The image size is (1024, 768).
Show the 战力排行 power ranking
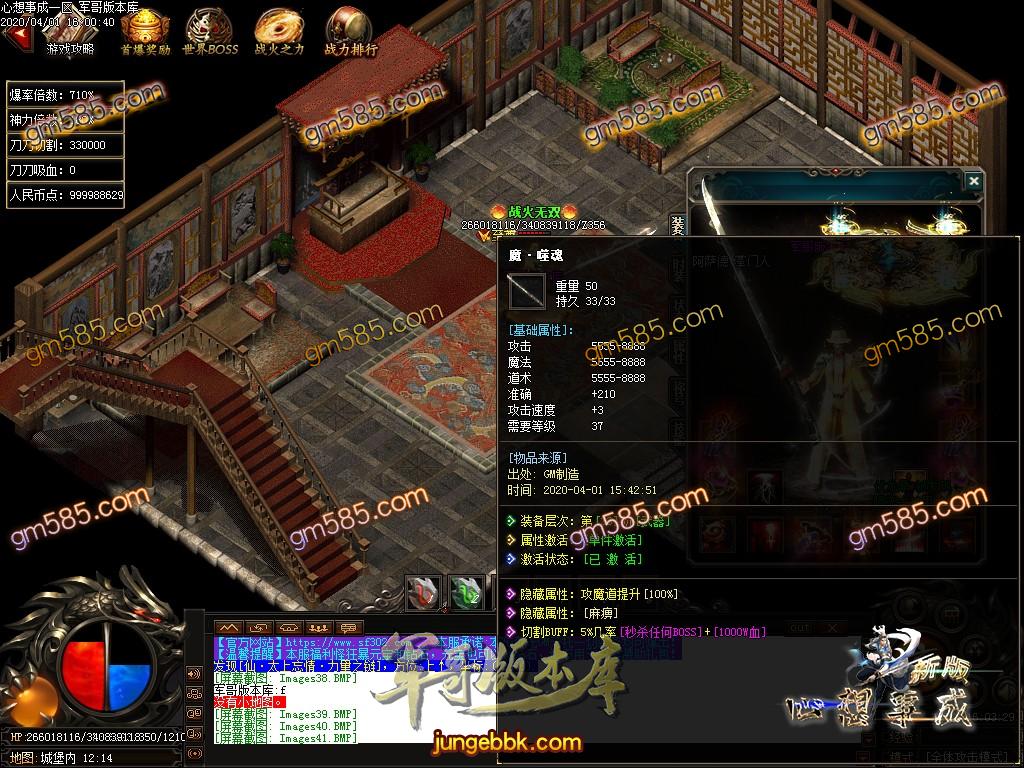349,32
